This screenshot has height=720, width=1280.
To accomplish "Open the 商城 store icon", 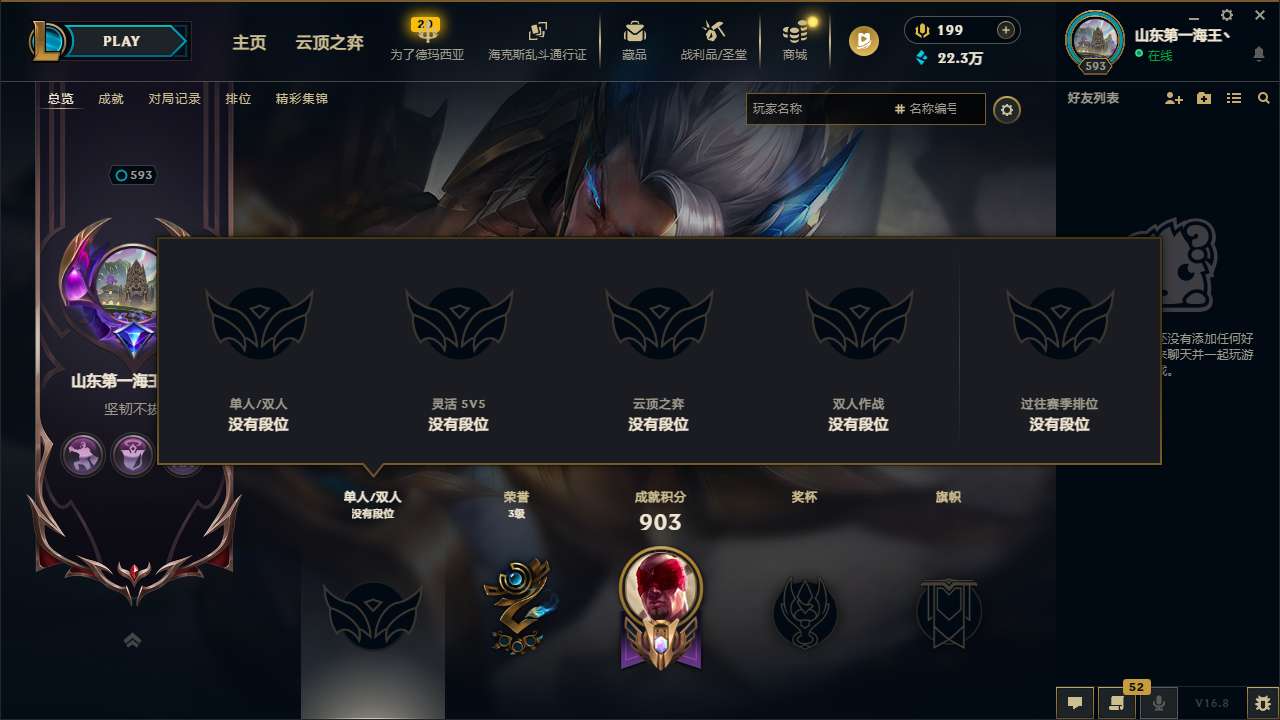I will (x=795, y=30).
